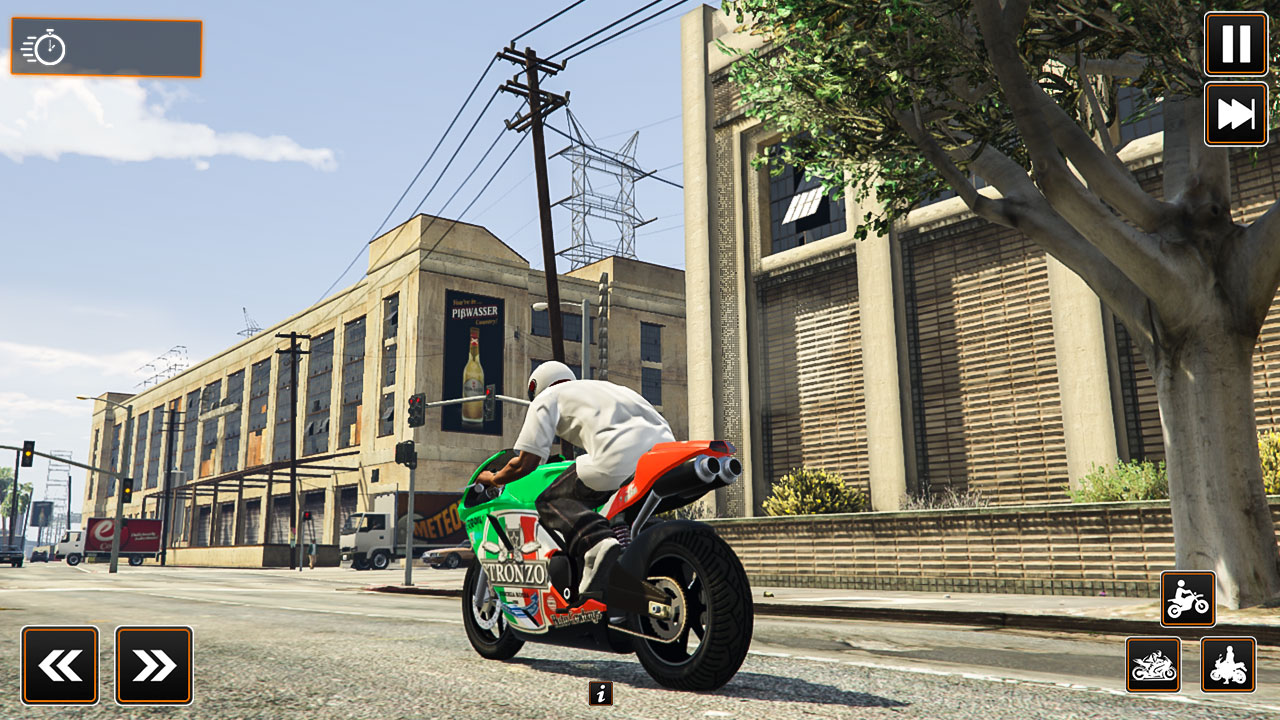Tap the skip-forward button below pause

[x=1236, y=114]
